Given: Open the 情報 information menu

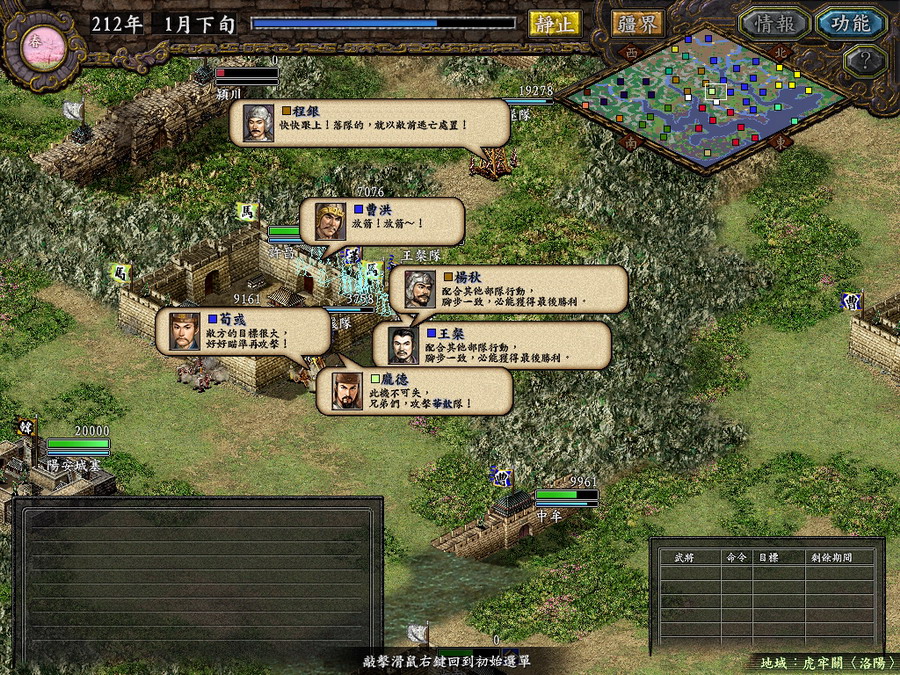Looking at the screenshot, I should pyautogui.click(x=774, y=23).
